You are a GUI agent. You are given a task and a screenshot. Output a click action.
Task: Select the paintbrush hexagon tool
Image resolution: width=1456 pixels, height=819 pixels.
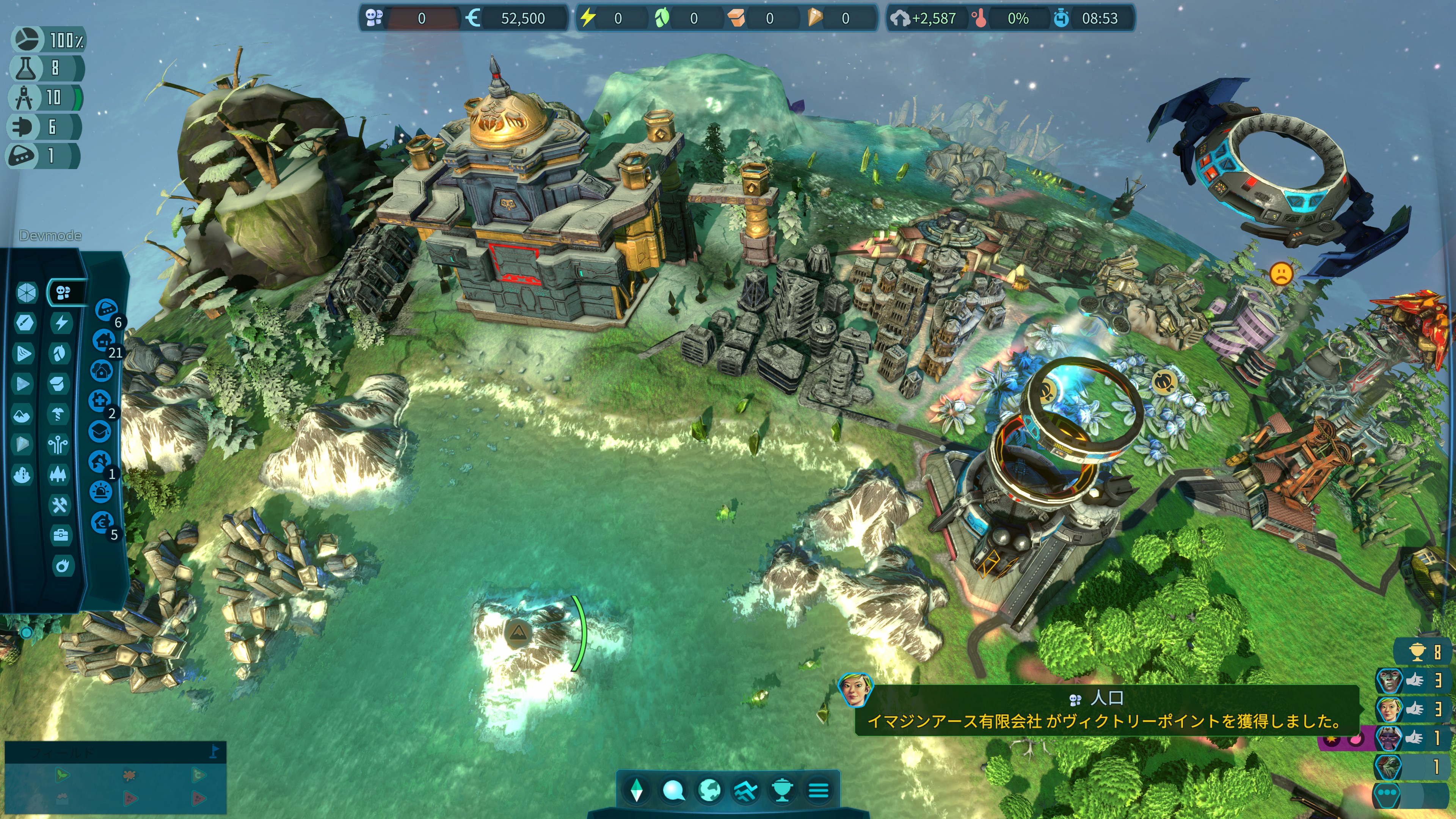click(x=25, y=323)
